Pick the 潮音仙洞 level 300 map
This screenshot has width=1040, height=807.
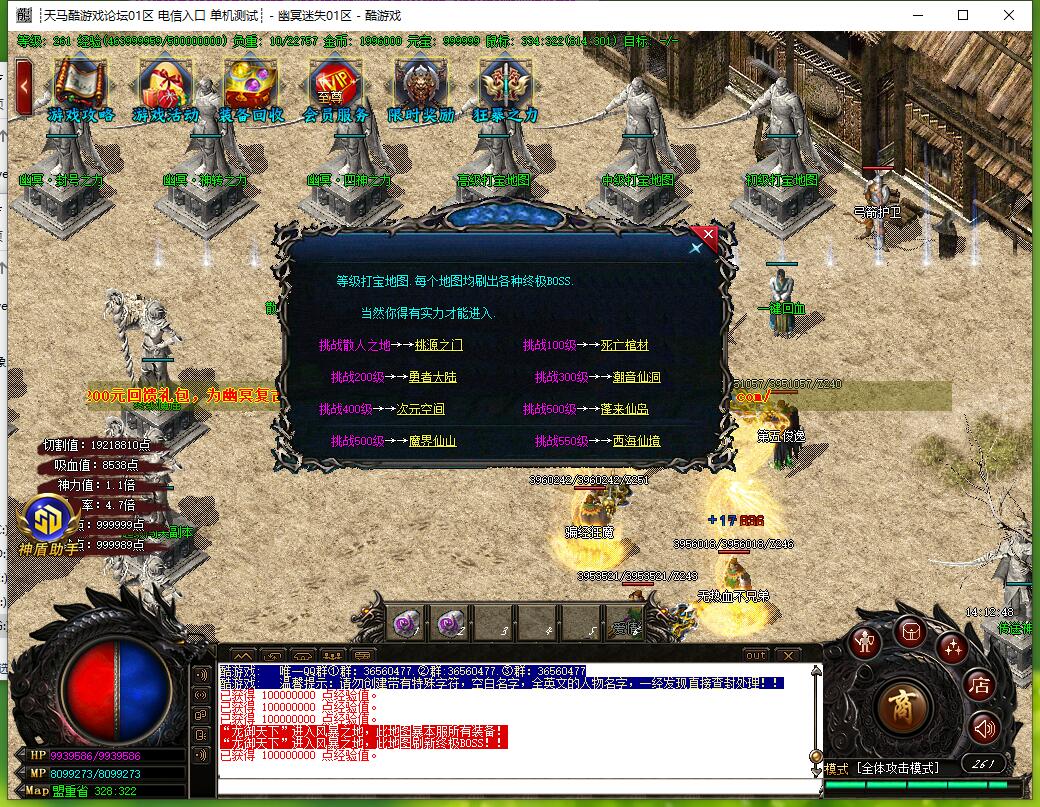pos(636,377)
